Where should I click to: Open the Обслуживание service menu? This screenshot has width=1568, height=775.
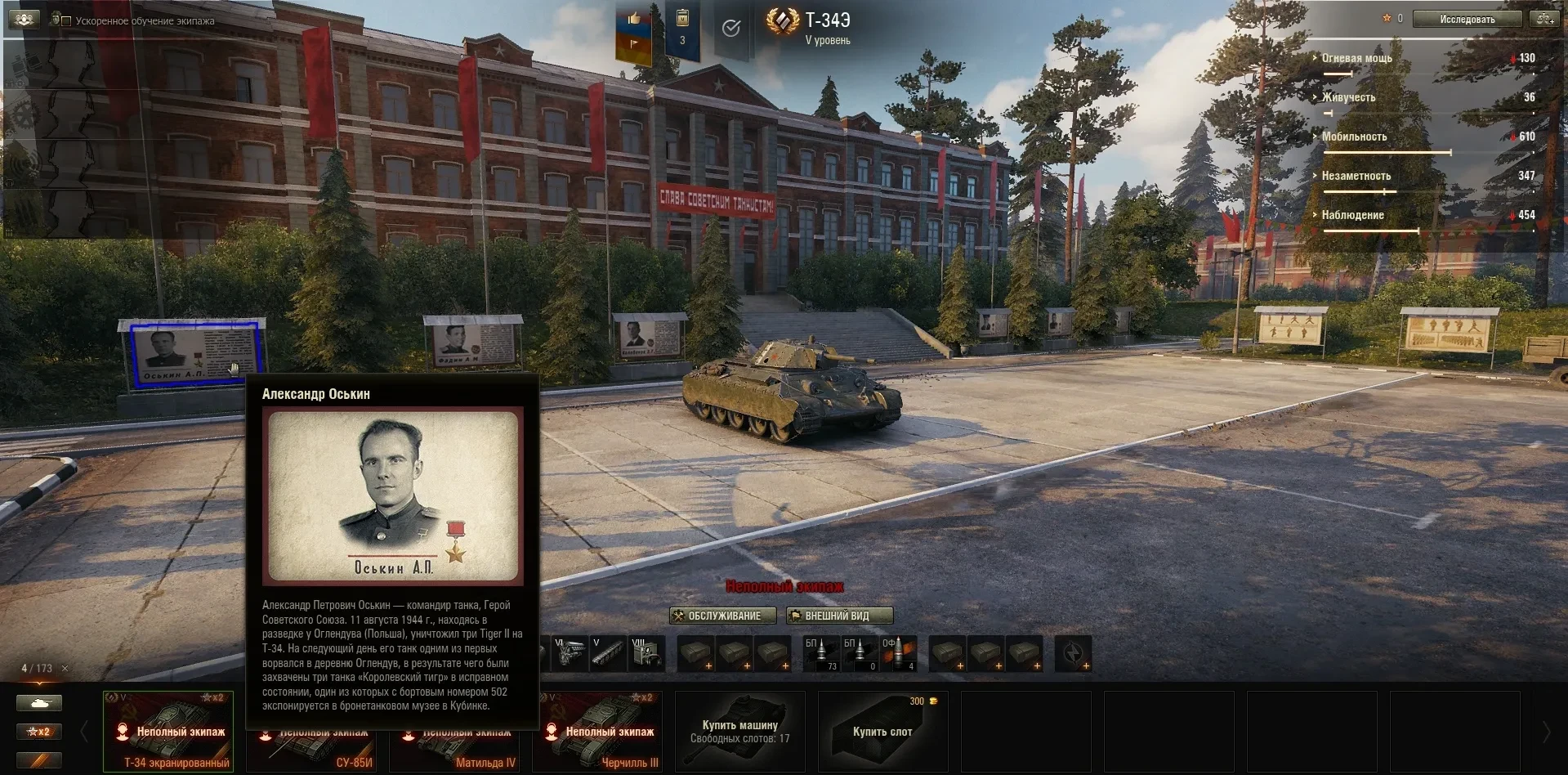click(722, 616)
